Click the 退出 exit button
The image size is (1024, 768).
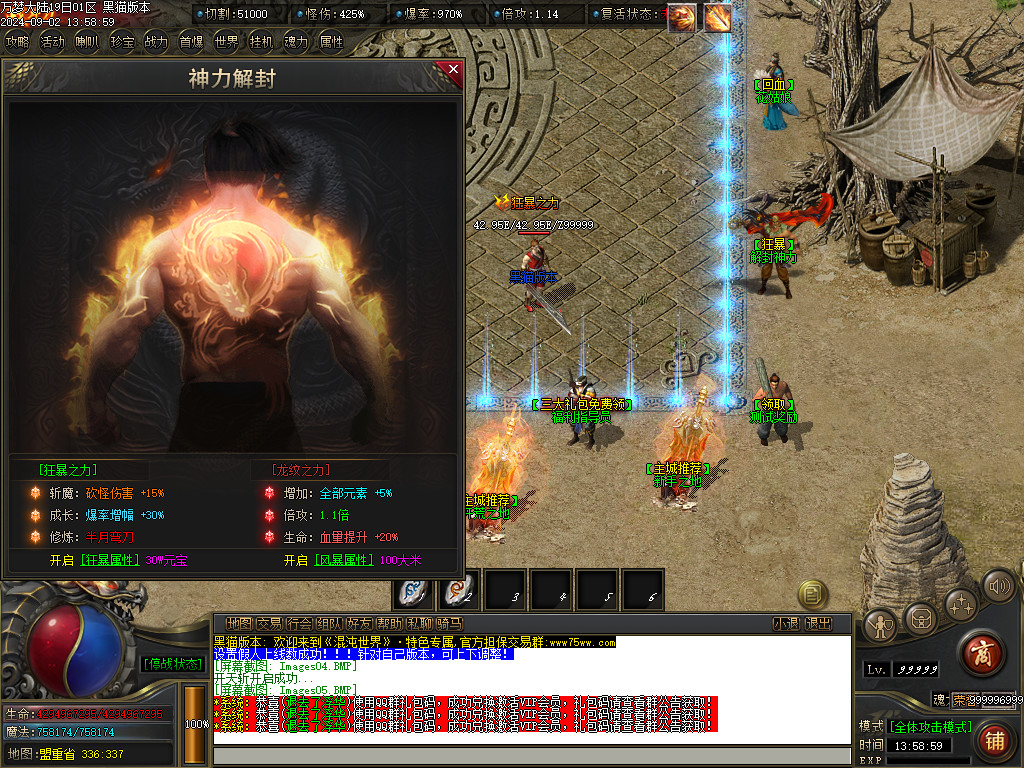point(819,623)
